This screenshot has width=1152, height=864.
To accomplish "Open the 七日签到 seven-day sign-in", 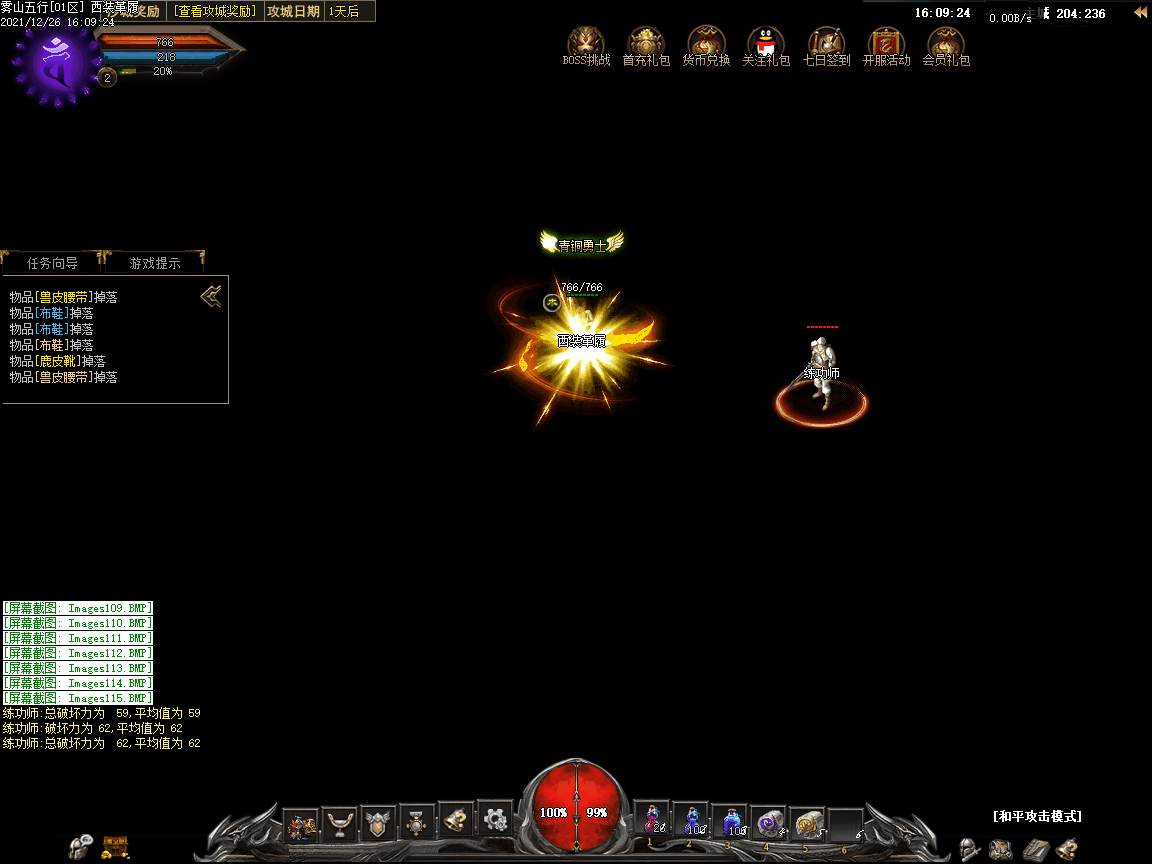I will [826, 44].
